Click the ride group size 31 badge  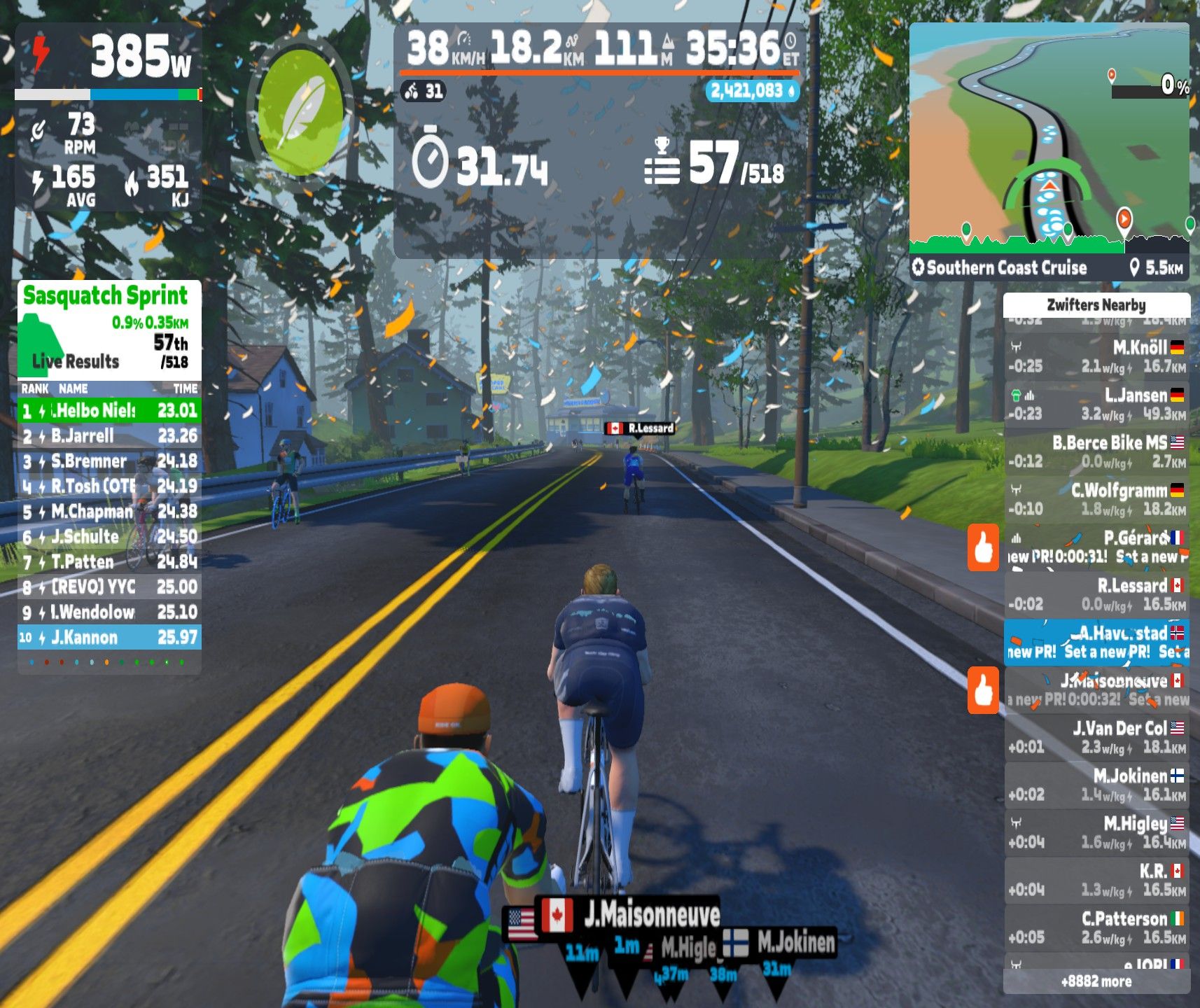coord(424,91)
